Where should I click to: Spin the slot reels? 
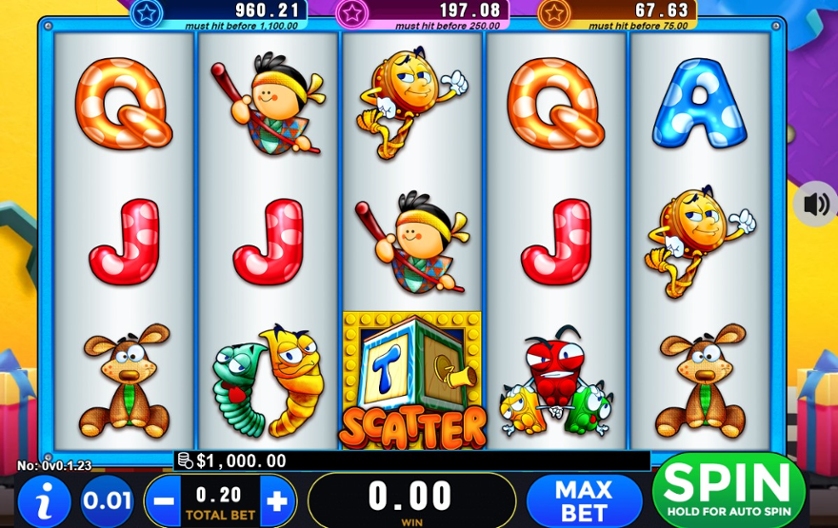point(729,490)
